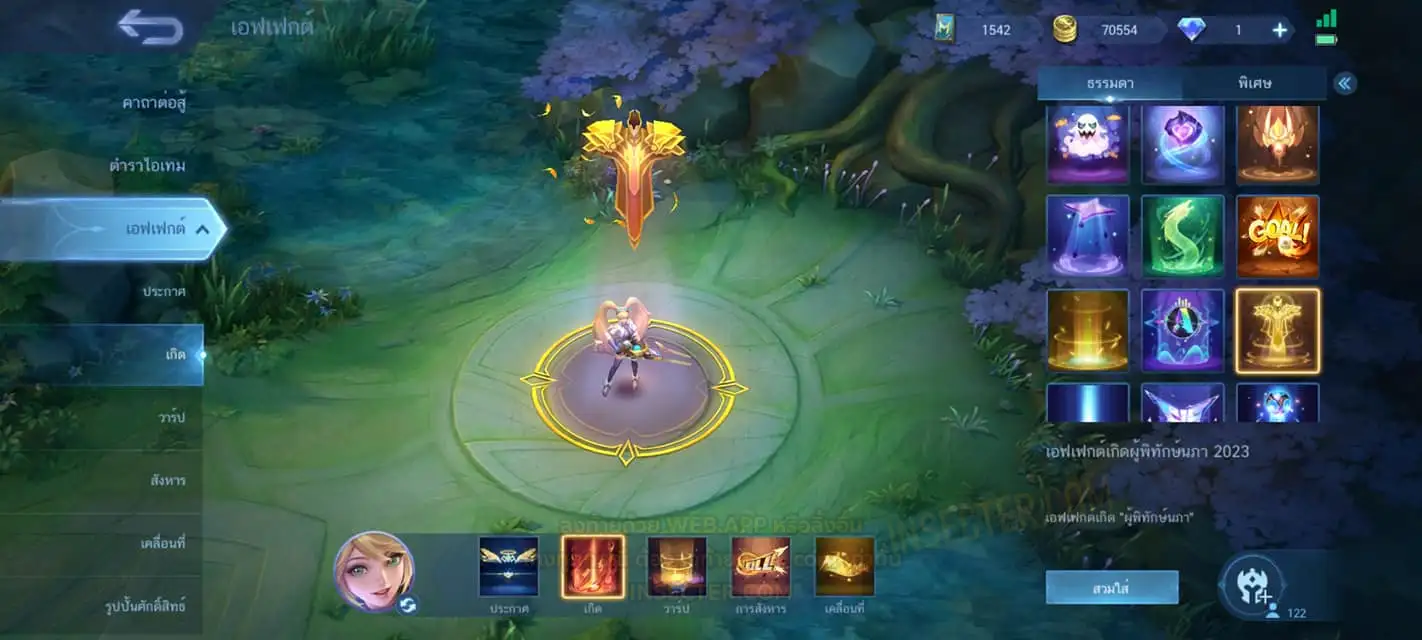
Task: Go back with the return arrow
Action: tap(151, 27)
